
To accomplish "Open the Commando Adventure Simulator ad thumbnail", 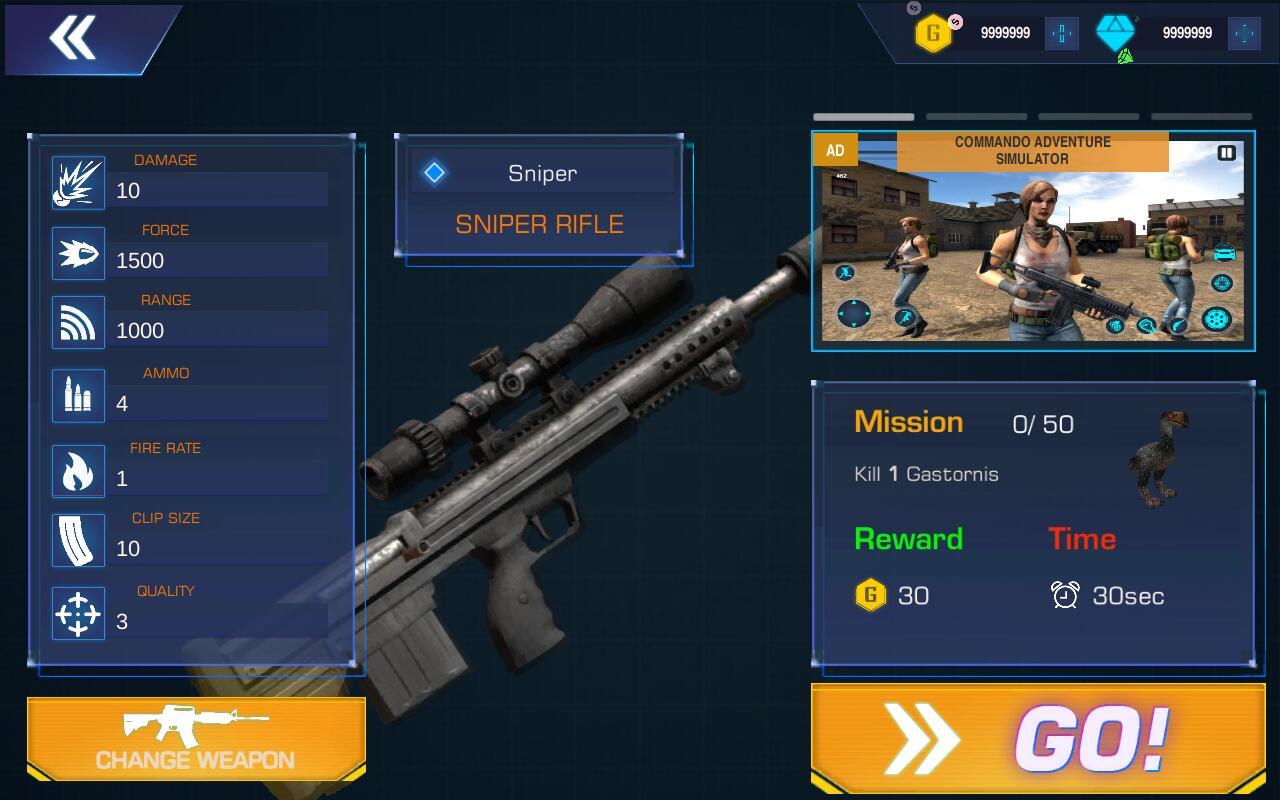I will tap(1032, 250).
